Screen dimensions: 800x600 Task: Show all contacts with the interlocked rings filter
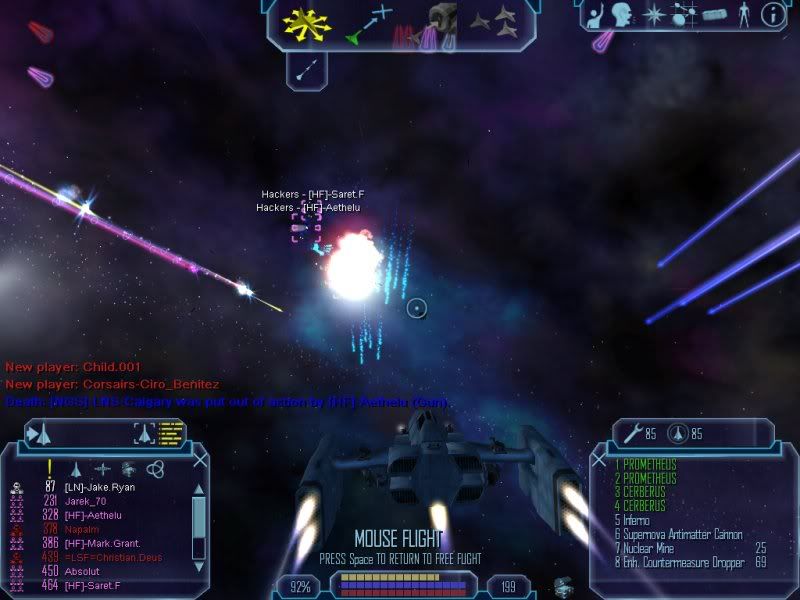(x=155, y=468)
